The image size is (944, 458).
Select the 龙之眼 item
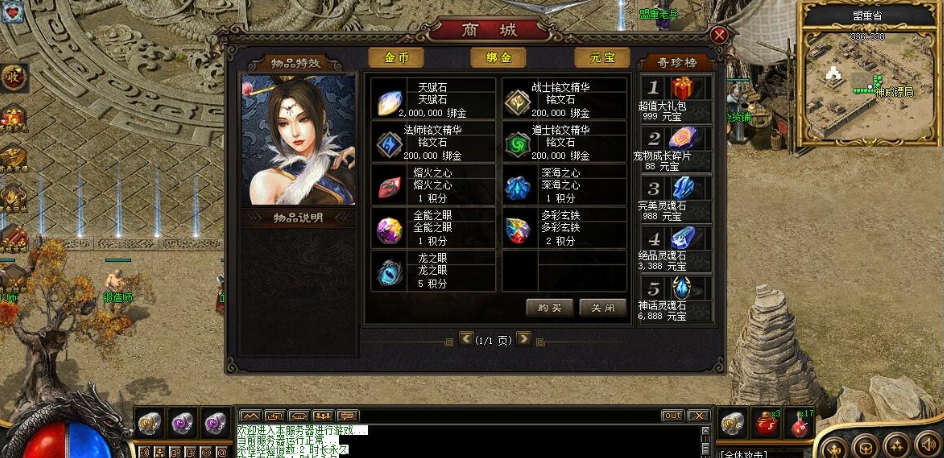[434, 271]
